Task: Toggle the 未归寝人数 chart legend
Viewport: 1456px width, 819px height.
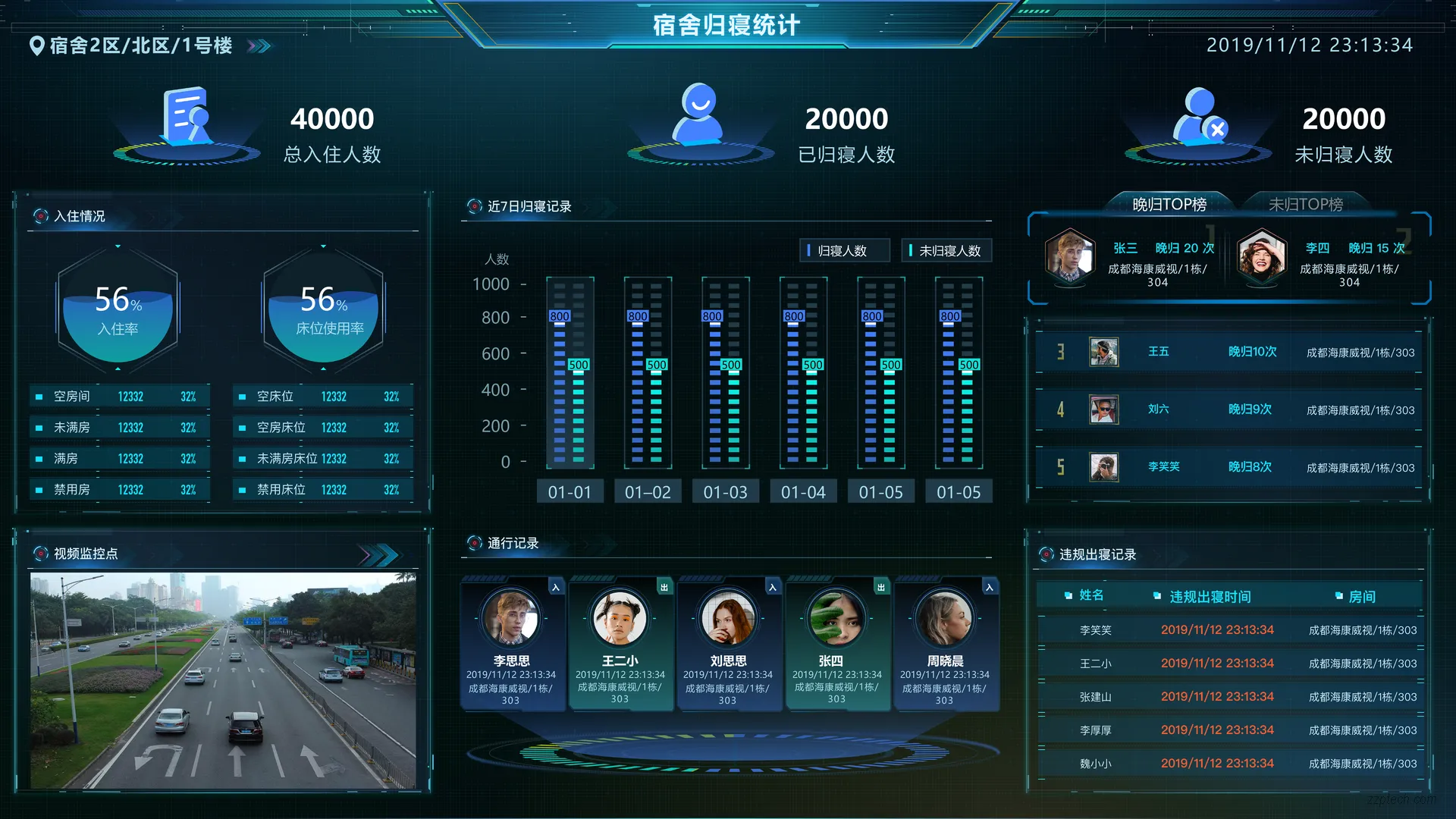Action: pos(946,250)
